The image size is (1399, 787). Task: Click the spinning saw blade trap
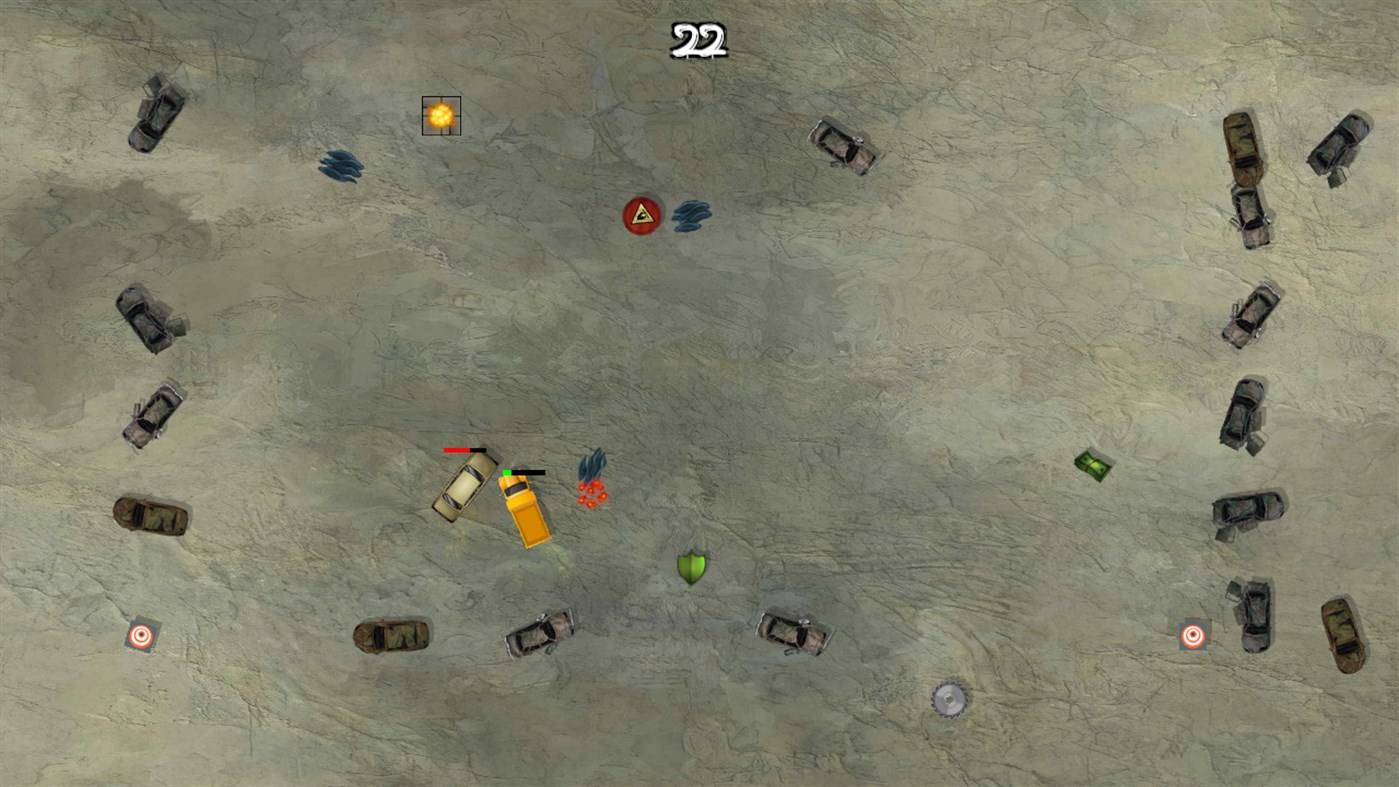click(948, 700)
